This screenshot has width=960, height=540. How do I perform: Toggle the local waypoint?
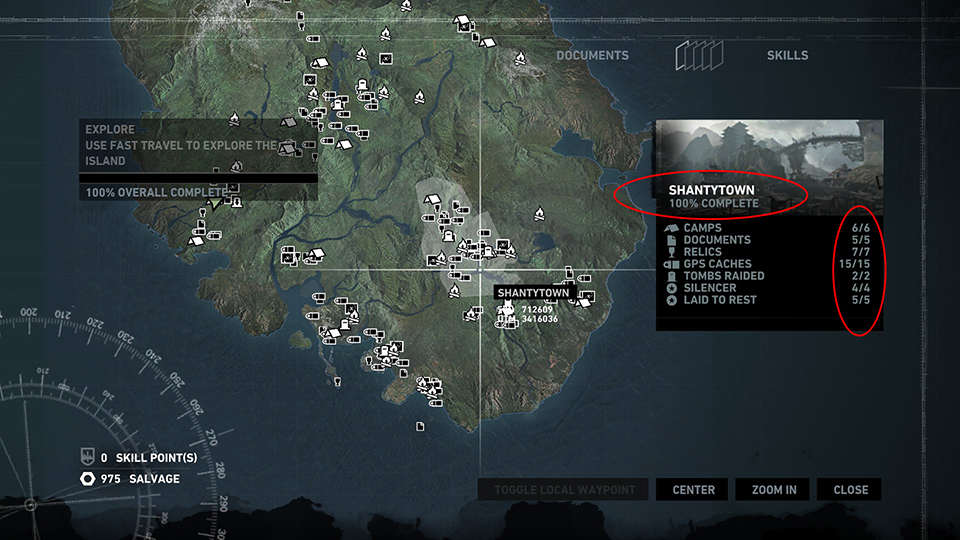point(564,490)
